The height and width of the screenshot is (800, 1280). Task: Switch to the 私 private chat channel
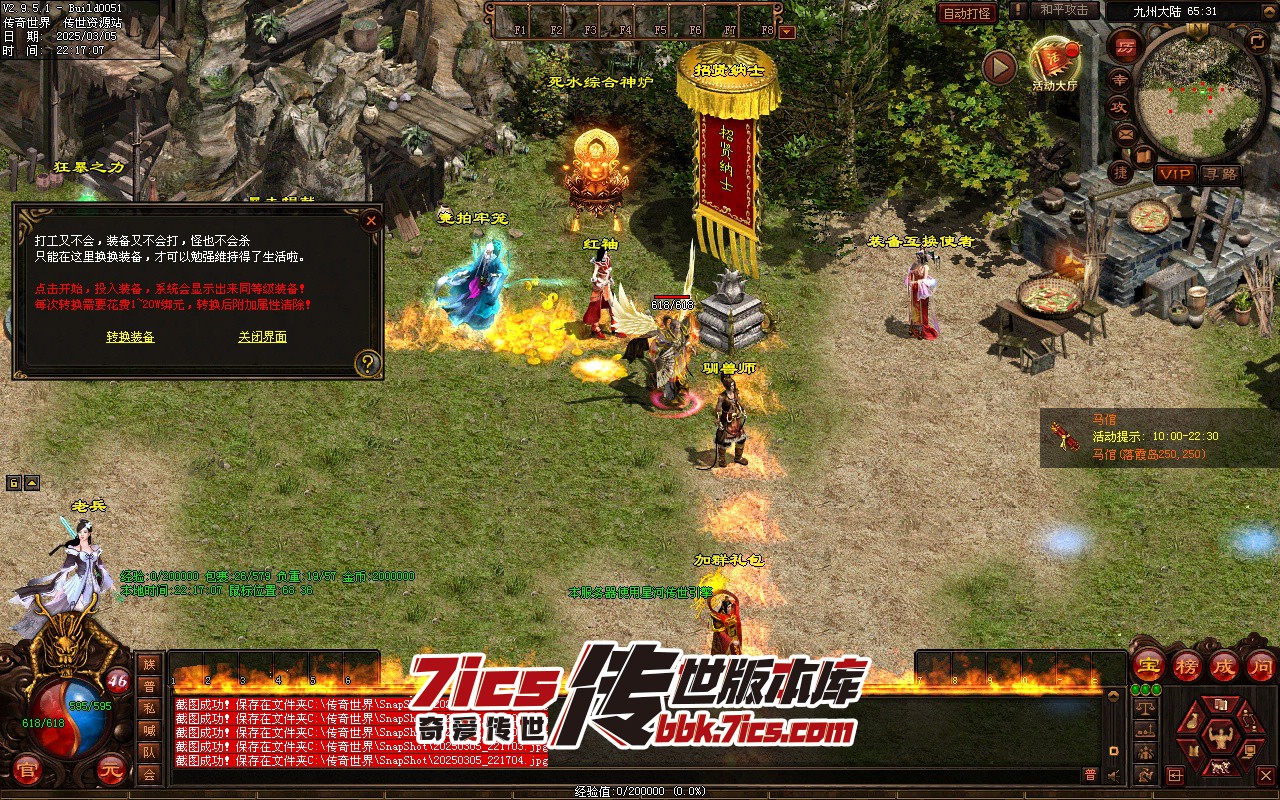pyautogui.click(x=149, y=708)
